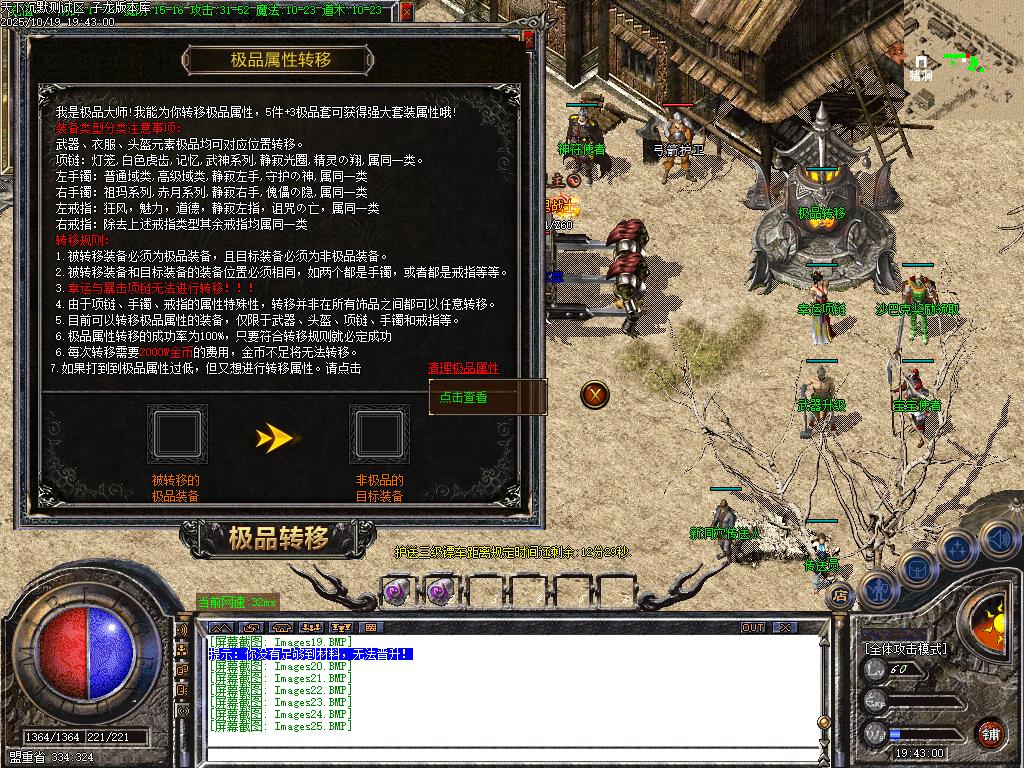Click the keyboard icon above the chat
The image size is (1024, 768).
[x=370, y=627]
